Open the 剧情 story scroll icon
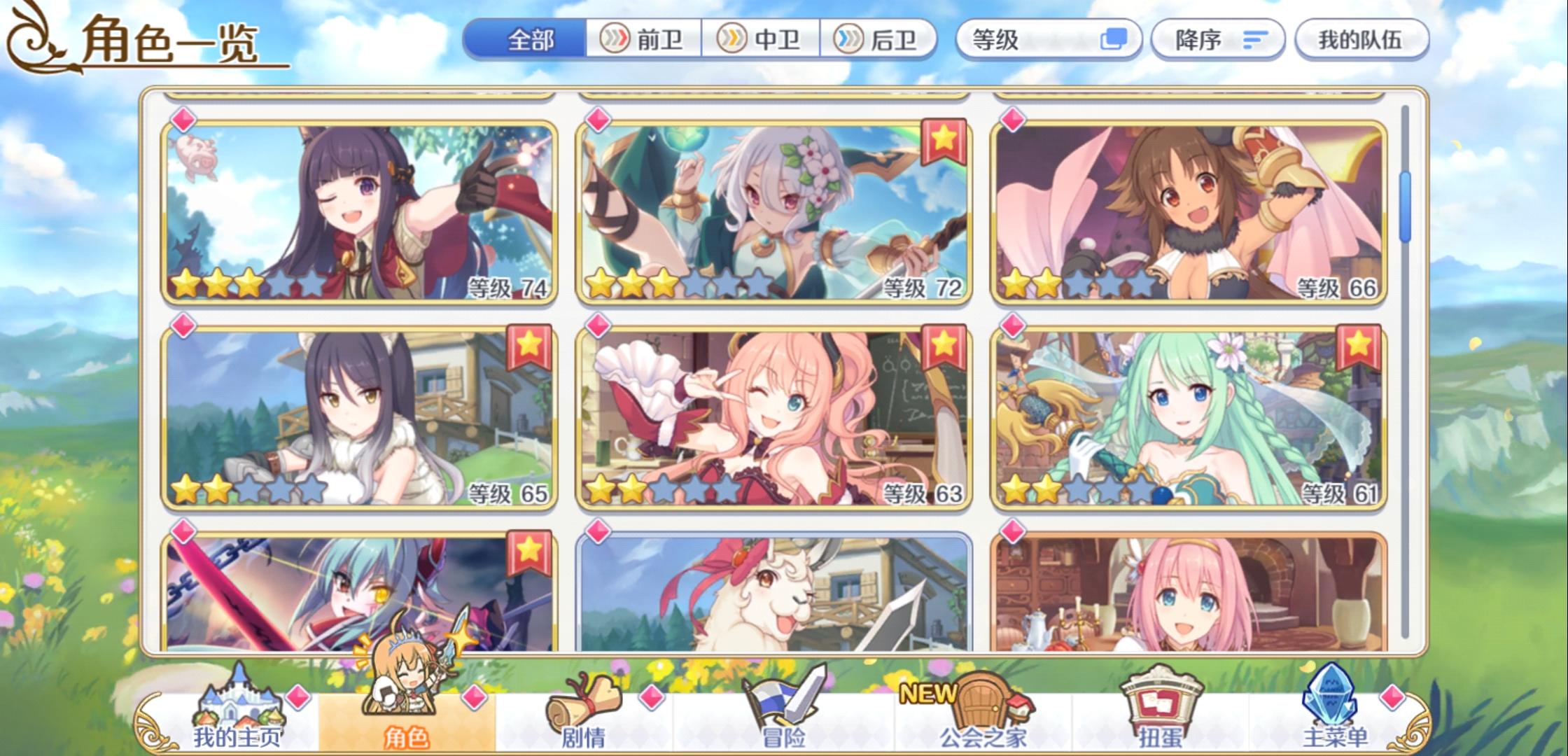This screenshot has height=756, width=1568. coord(588,700)
